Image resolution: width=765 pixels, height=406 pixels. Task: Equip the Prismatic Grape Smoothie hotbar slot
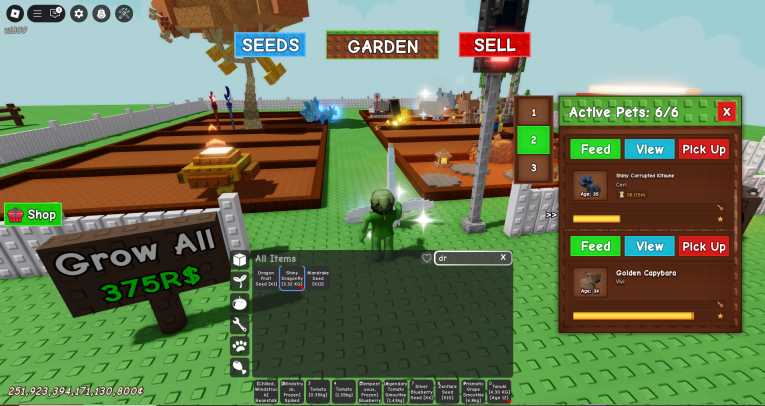473,391
